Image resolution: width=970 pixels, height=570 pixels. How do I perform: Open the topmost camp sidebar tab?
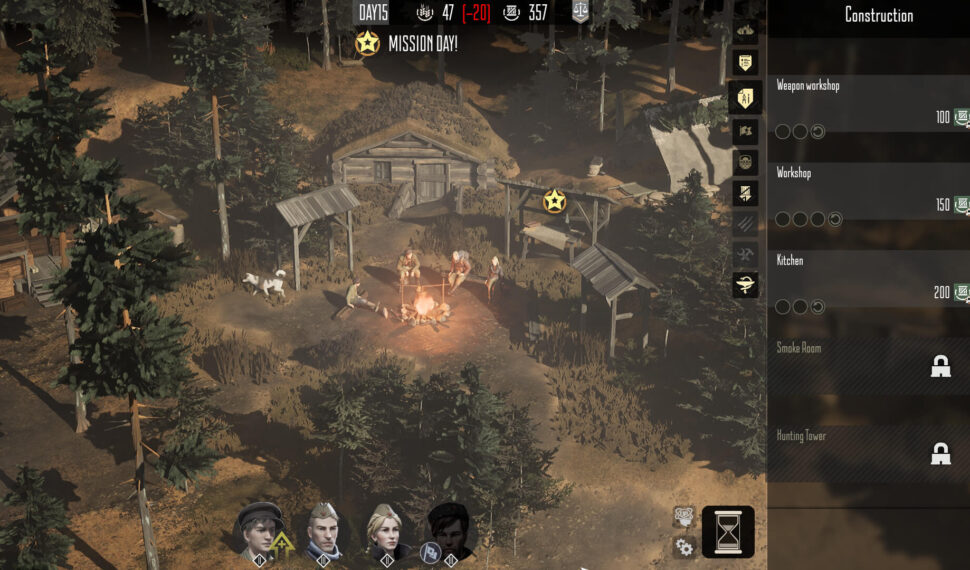point(745,31)
